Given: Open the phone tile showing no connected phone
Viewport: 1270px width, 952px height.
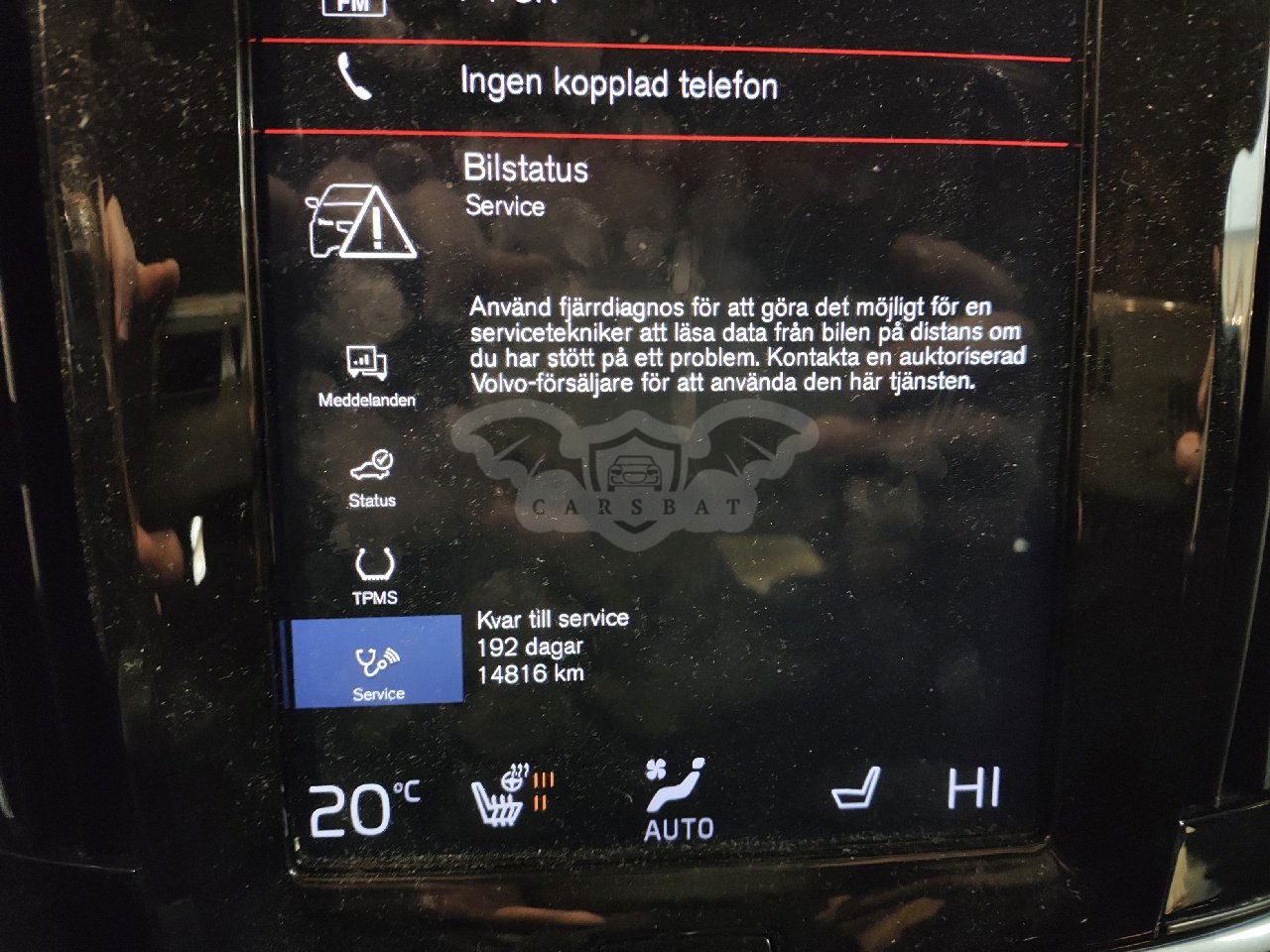Looking at the screenshot, I should pyautogui.click(x=615, y=83).
